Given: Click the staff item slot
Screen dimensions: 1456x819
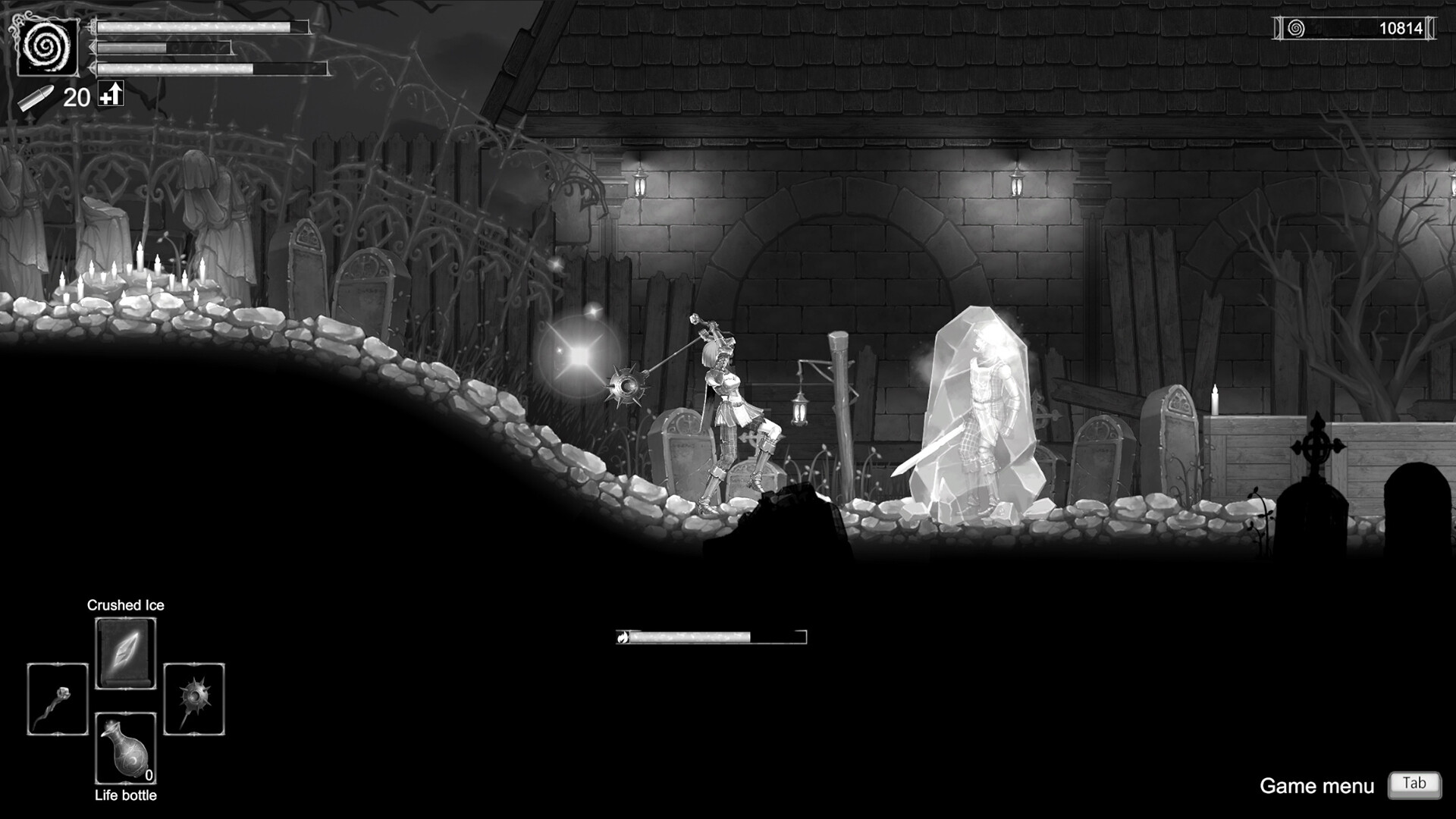Looking at the screenshot, I should 57,698.
